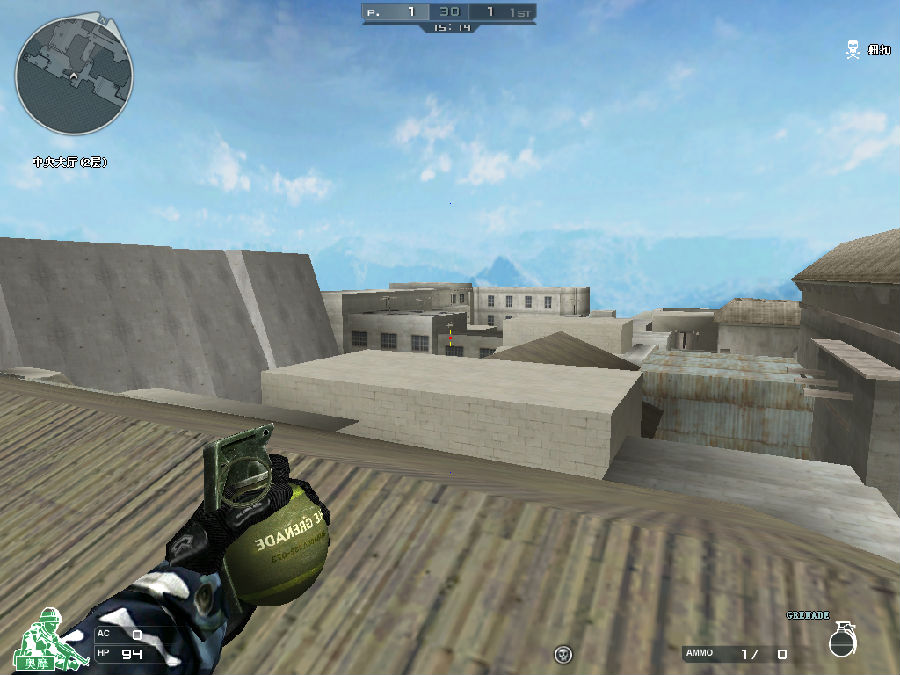
Task: Click the skull kill feed icon
Action: point(852,48)
